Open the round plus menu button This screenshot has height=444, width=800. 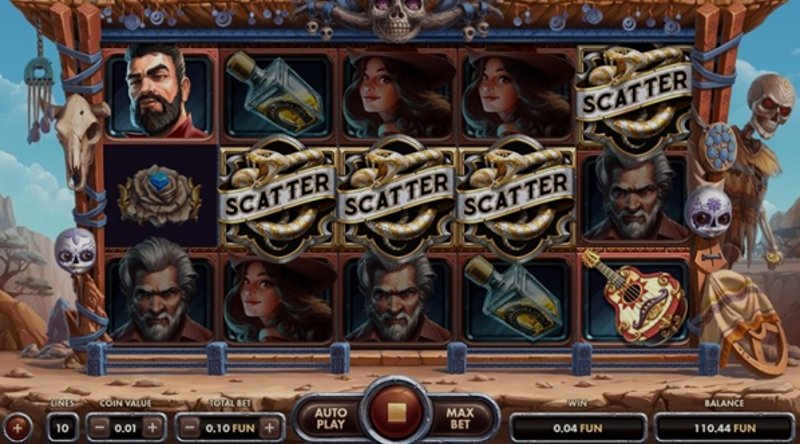point(19,427)
